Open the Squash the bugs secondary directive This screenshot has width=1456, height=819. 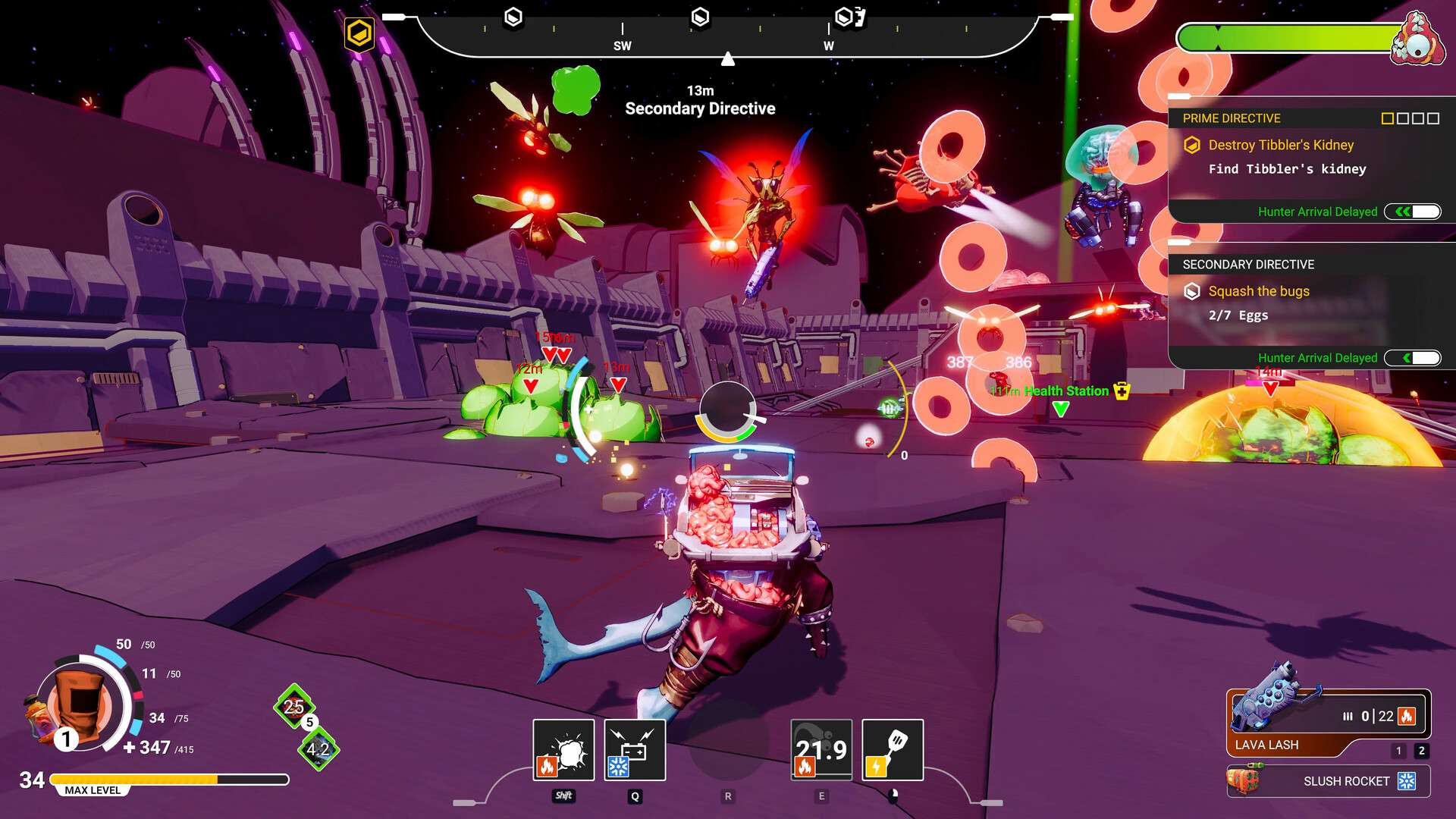point(1258,291)
